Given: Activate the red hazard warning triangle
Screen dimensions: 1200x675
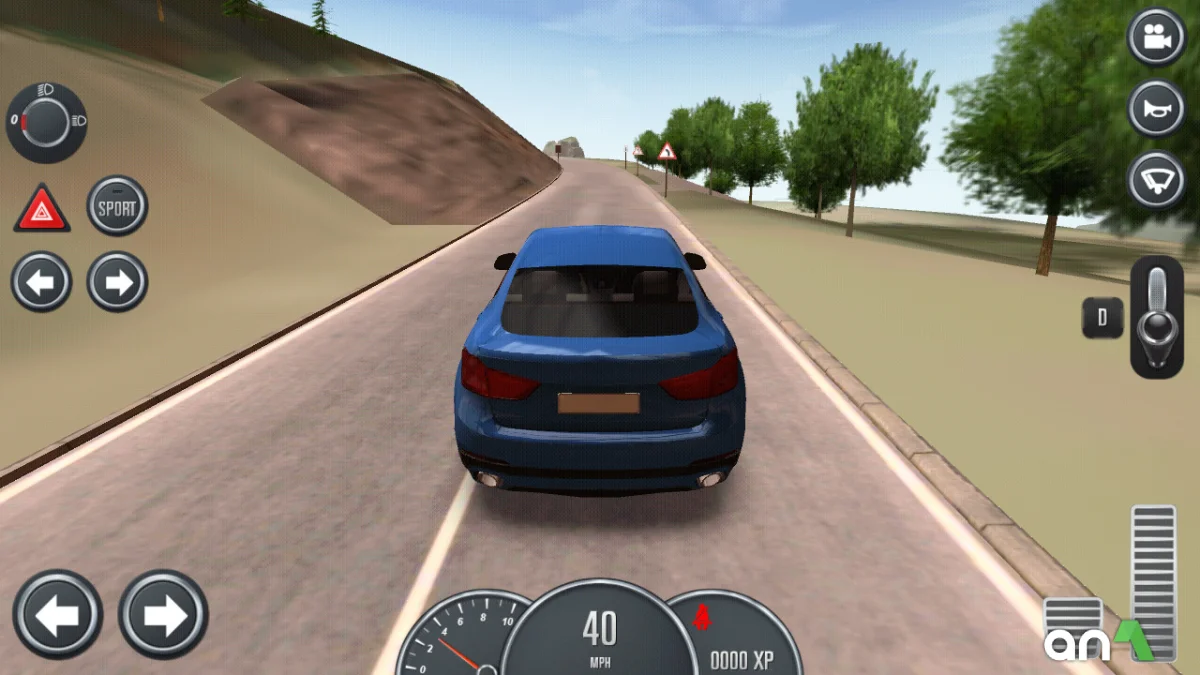Looking at the screenshot, I should (x=42, y=209).
